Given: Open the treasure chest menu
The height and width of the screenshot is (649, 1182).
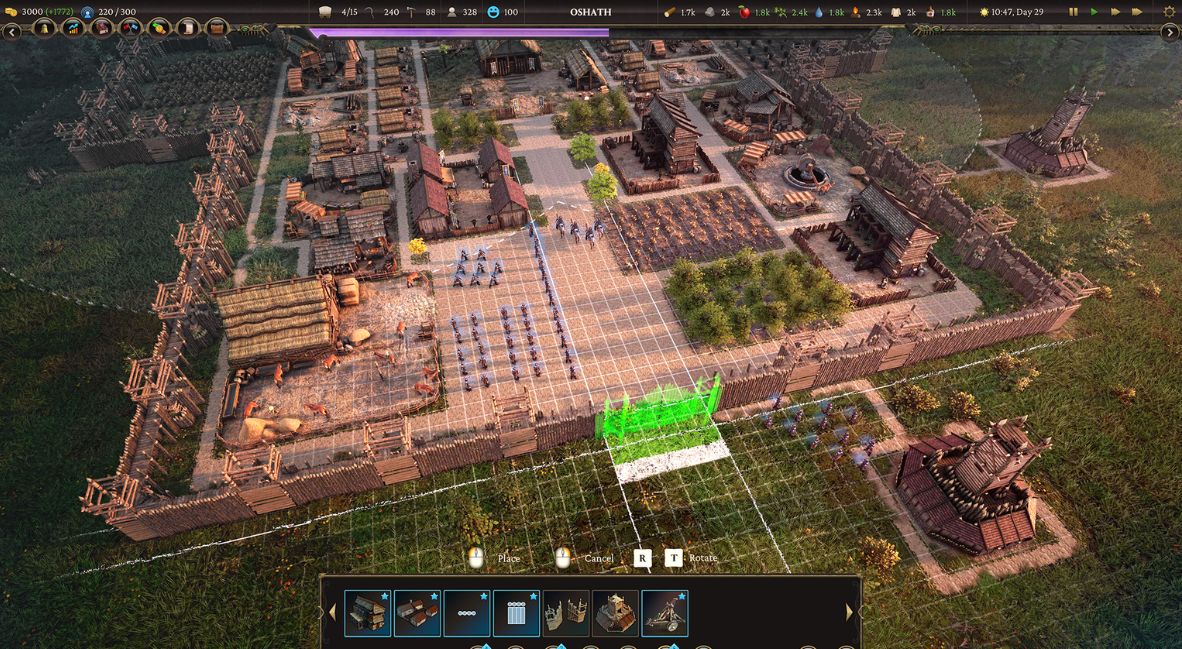Looking at the screenshot, I should pyautogui.click(x=217, y=28).
